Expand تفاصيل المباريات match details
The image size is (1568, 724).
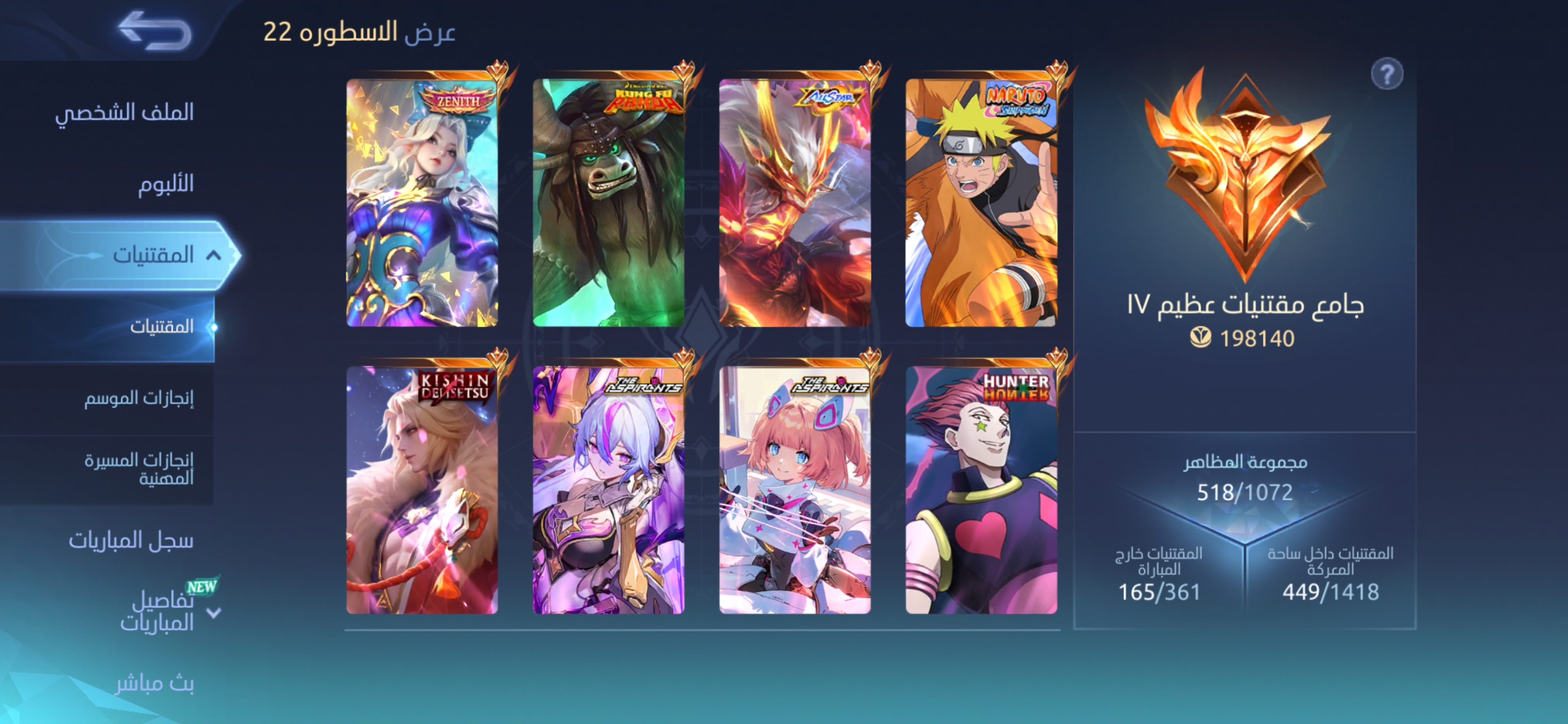point(214,612)
